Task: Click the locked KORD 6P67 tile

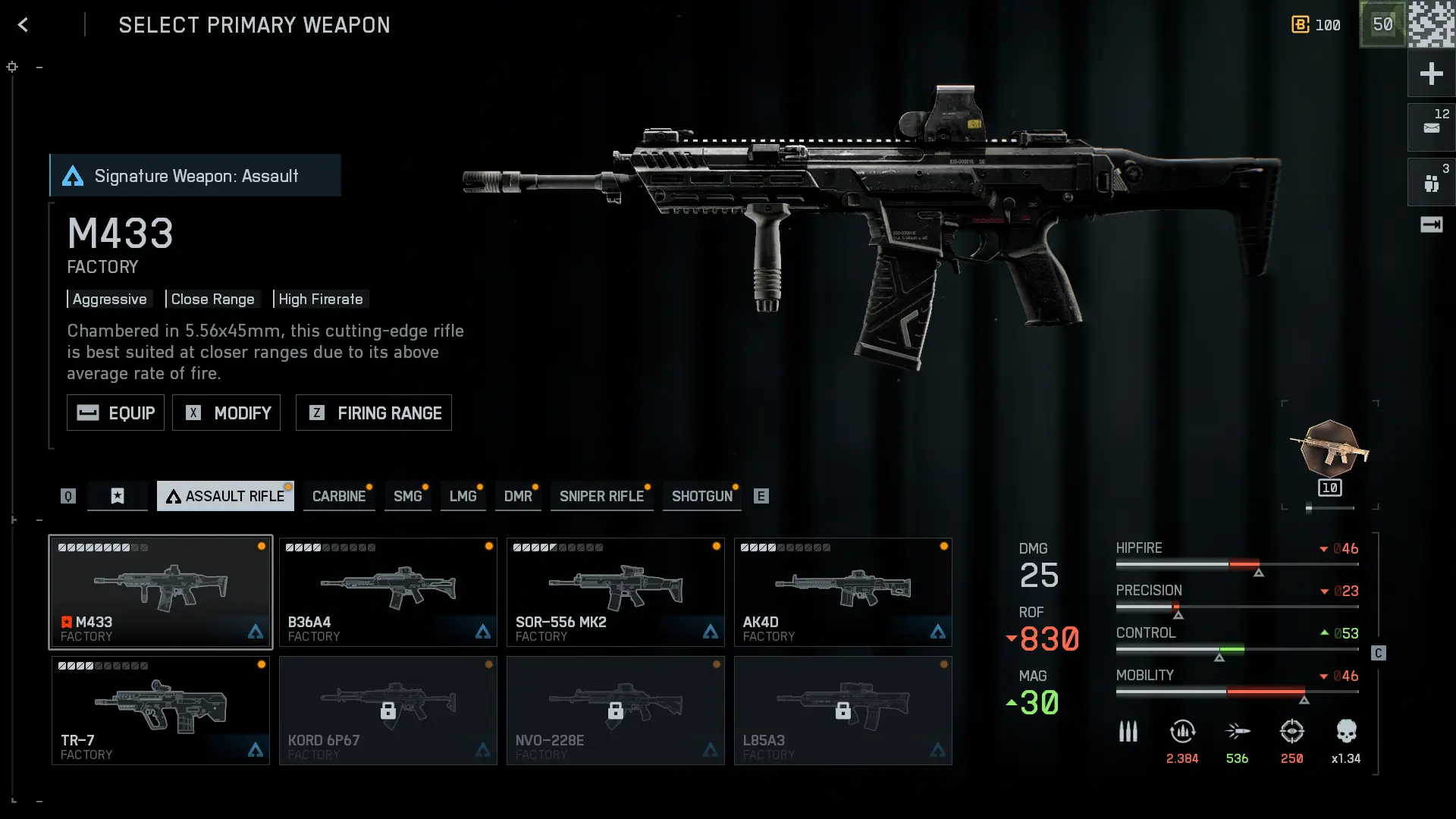Action: point(388,711)
